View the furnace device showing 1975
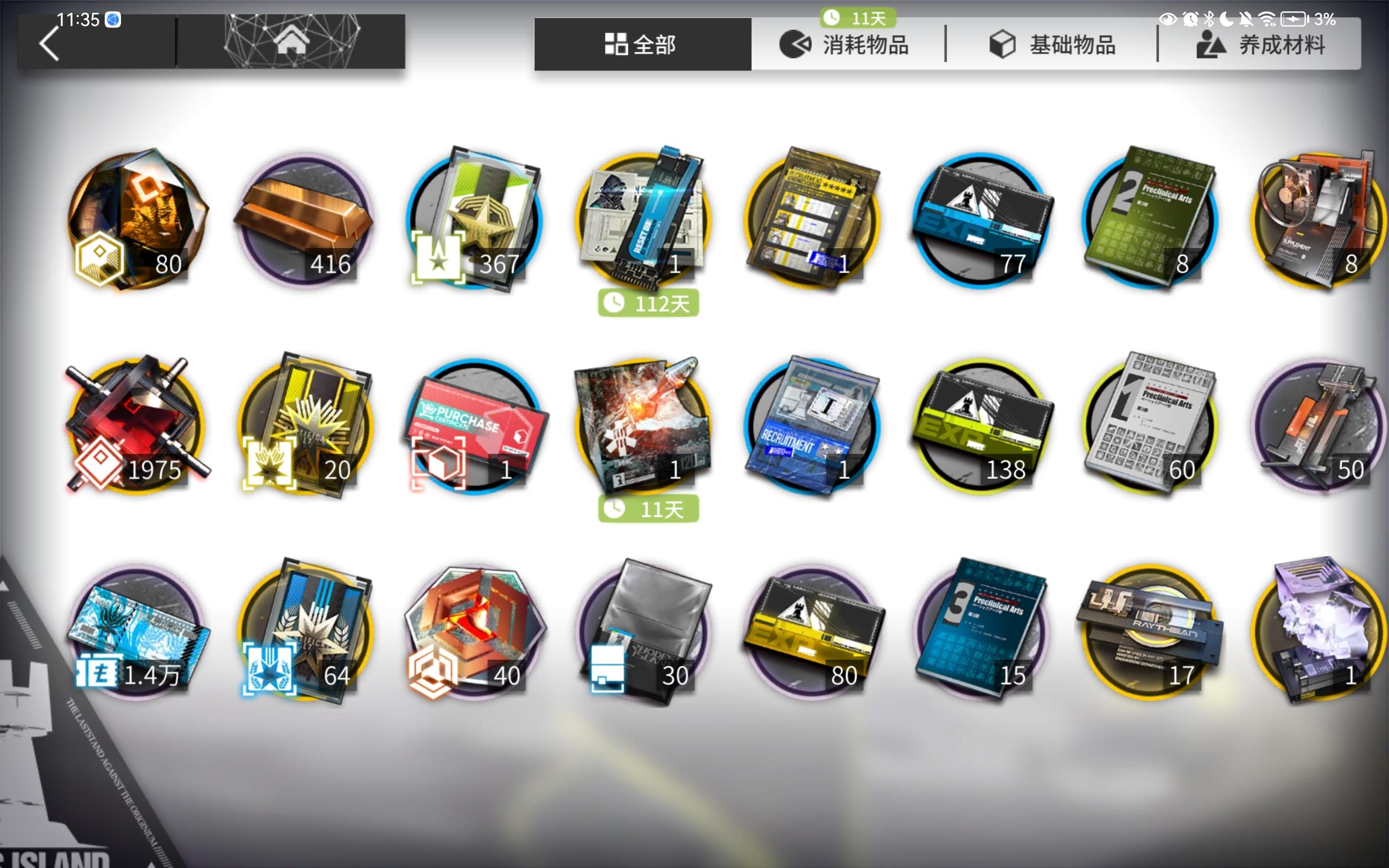This screenshot has width=1389, height=868. pos(138,427)
